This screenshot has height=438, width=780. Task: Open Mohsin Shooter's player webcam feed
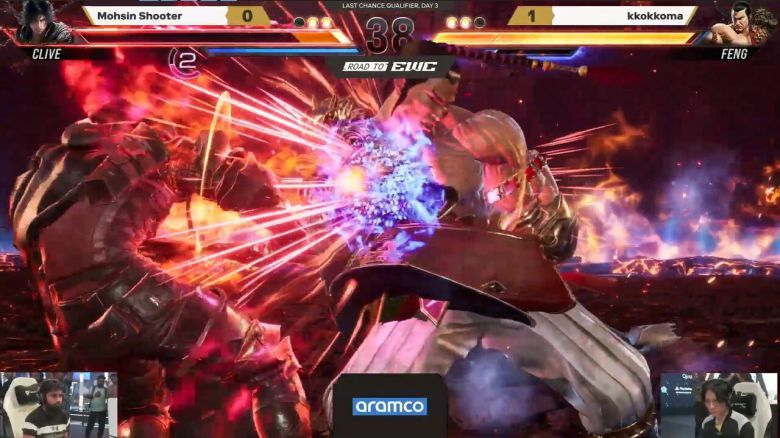(x=58, y=405)
